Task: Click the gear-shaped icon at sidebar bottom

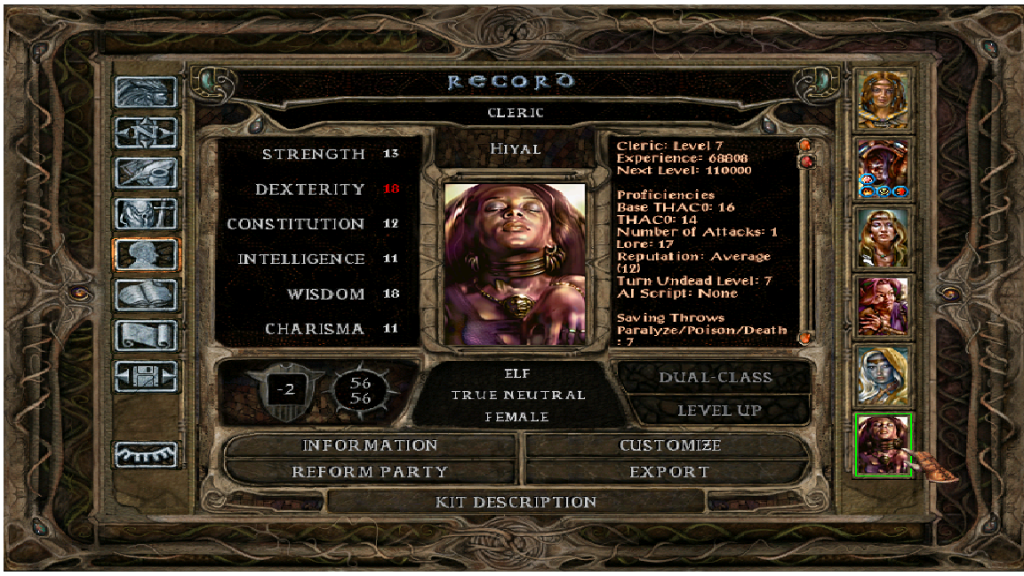Action: (x=146, y=455)
